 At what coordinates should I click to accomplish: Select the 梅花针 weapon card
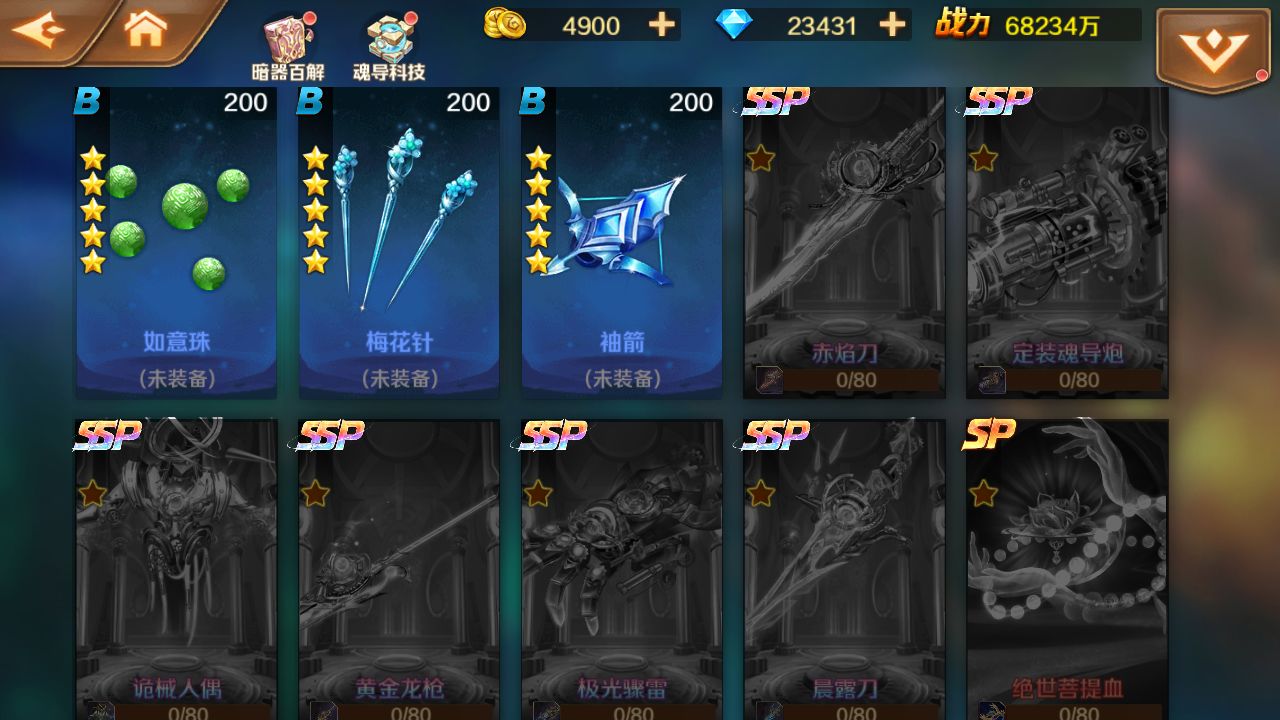(x=398, y=240)
